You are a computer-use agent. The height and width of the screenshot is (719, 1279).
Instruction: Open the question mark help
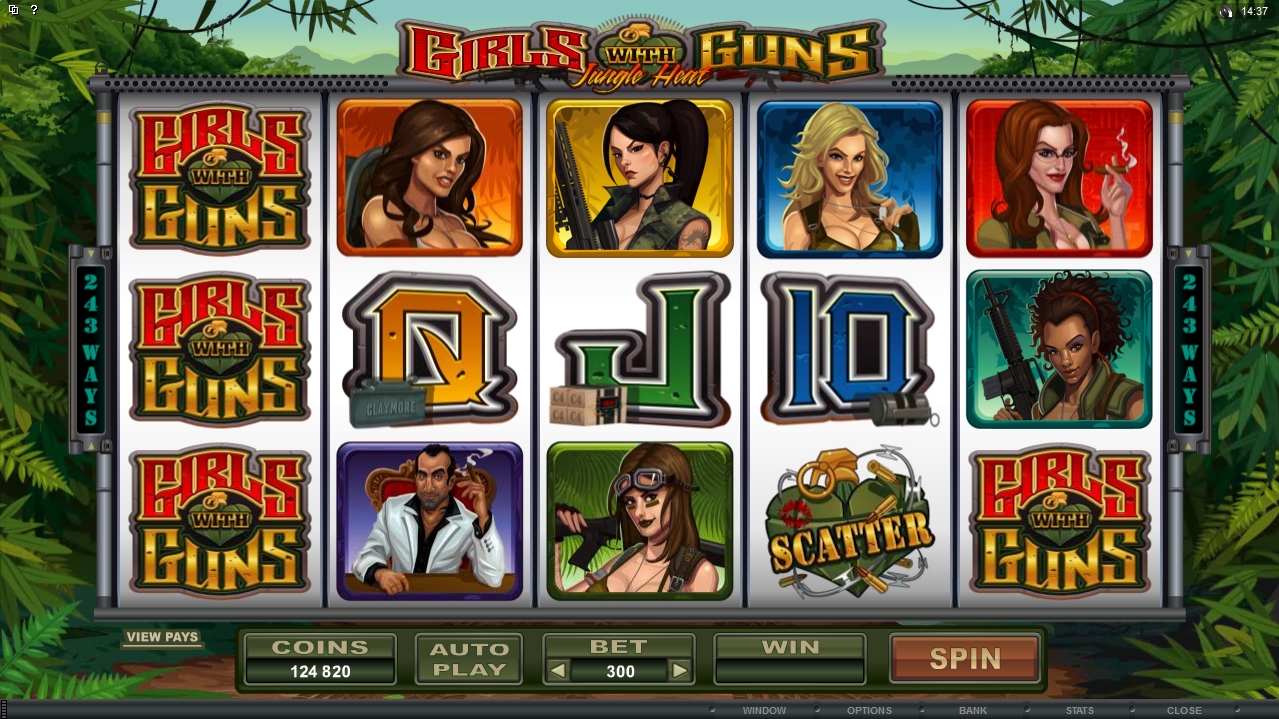pos(34,10)
